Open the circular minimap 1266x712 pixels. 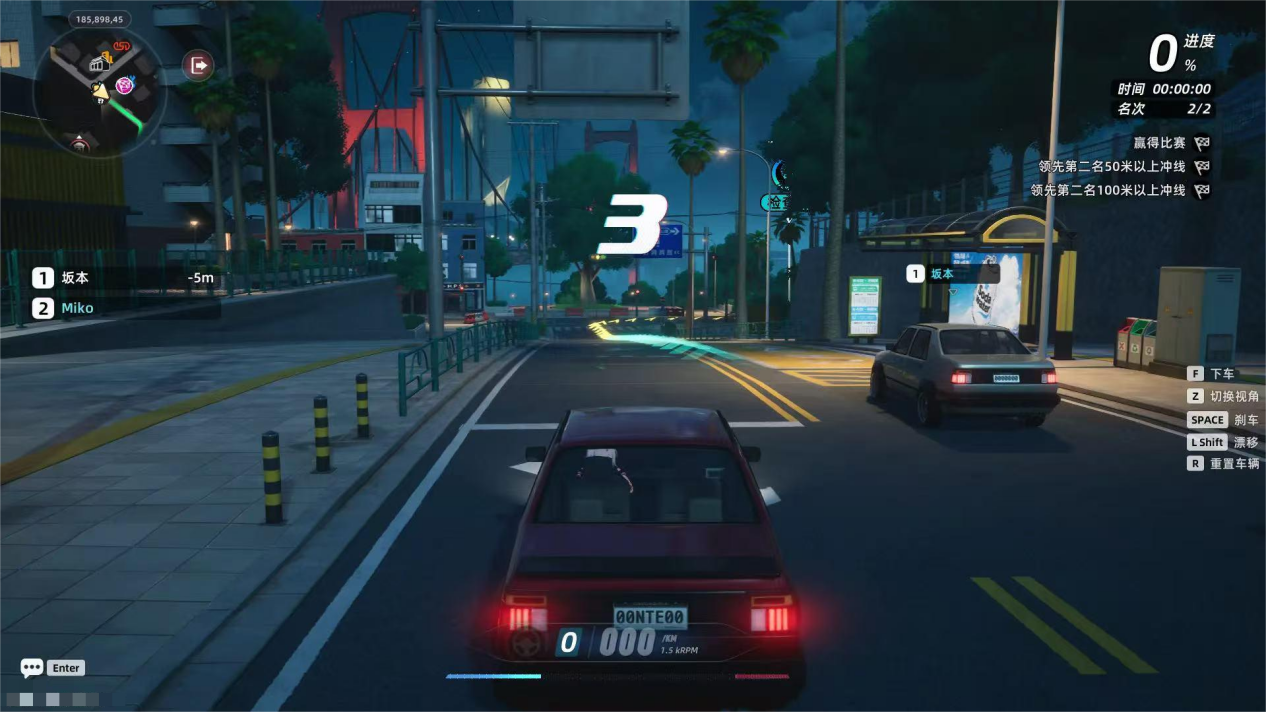tap(98, 93)
